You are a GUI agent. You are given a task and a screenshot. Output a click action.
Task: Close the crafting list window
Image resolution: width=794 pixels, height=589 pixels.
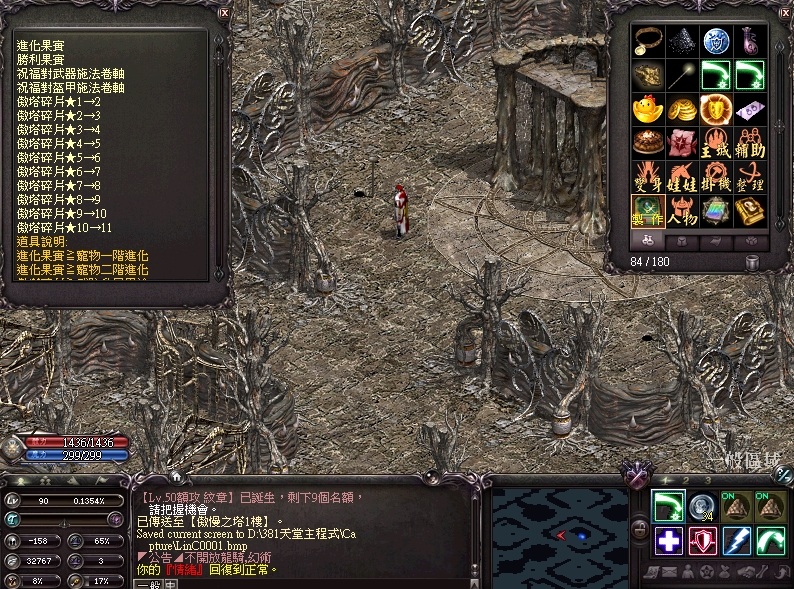point(224,13)
